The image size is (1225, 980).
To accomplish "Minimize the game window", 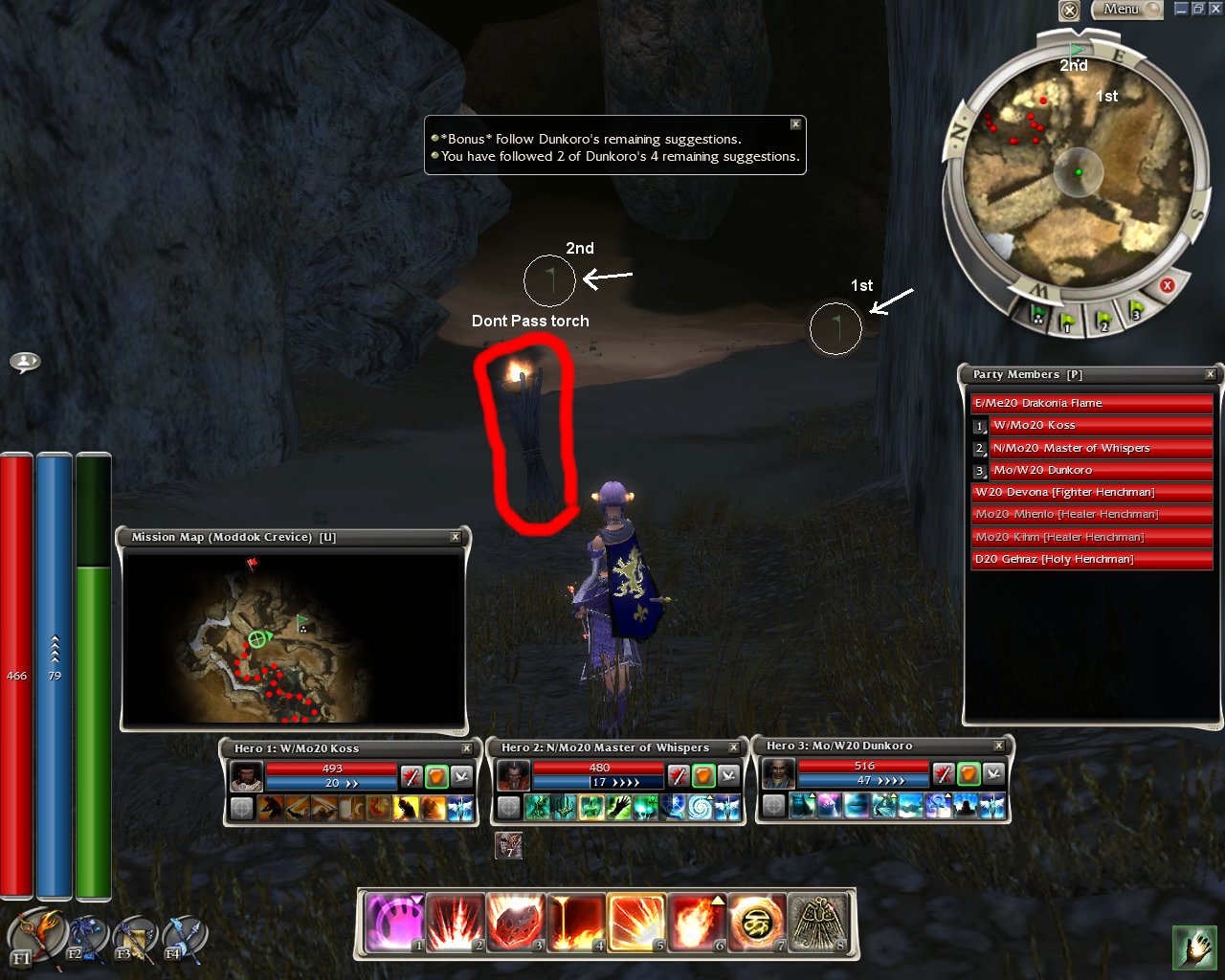I will pos(1181,9).
